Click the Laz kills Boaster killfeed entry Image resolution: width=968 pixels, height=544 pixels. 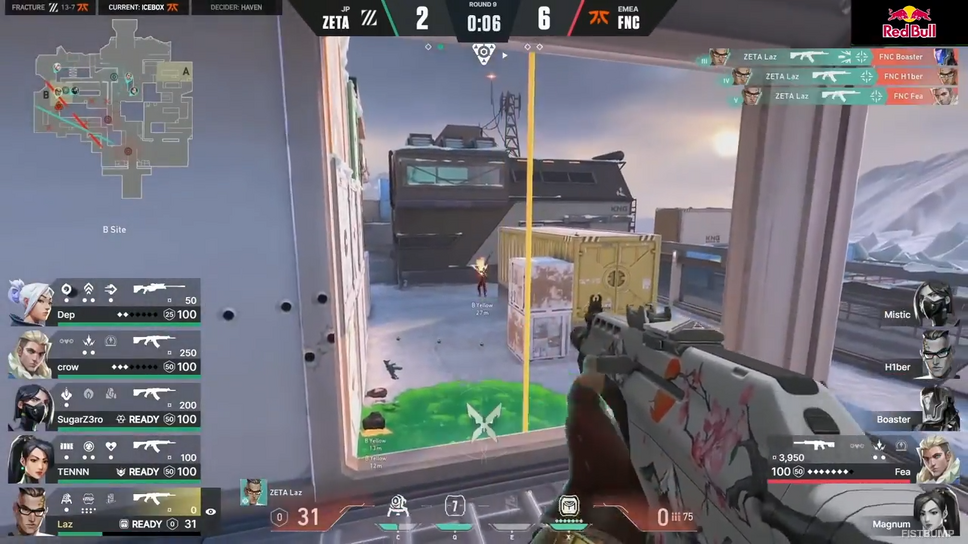coord(831,57)
